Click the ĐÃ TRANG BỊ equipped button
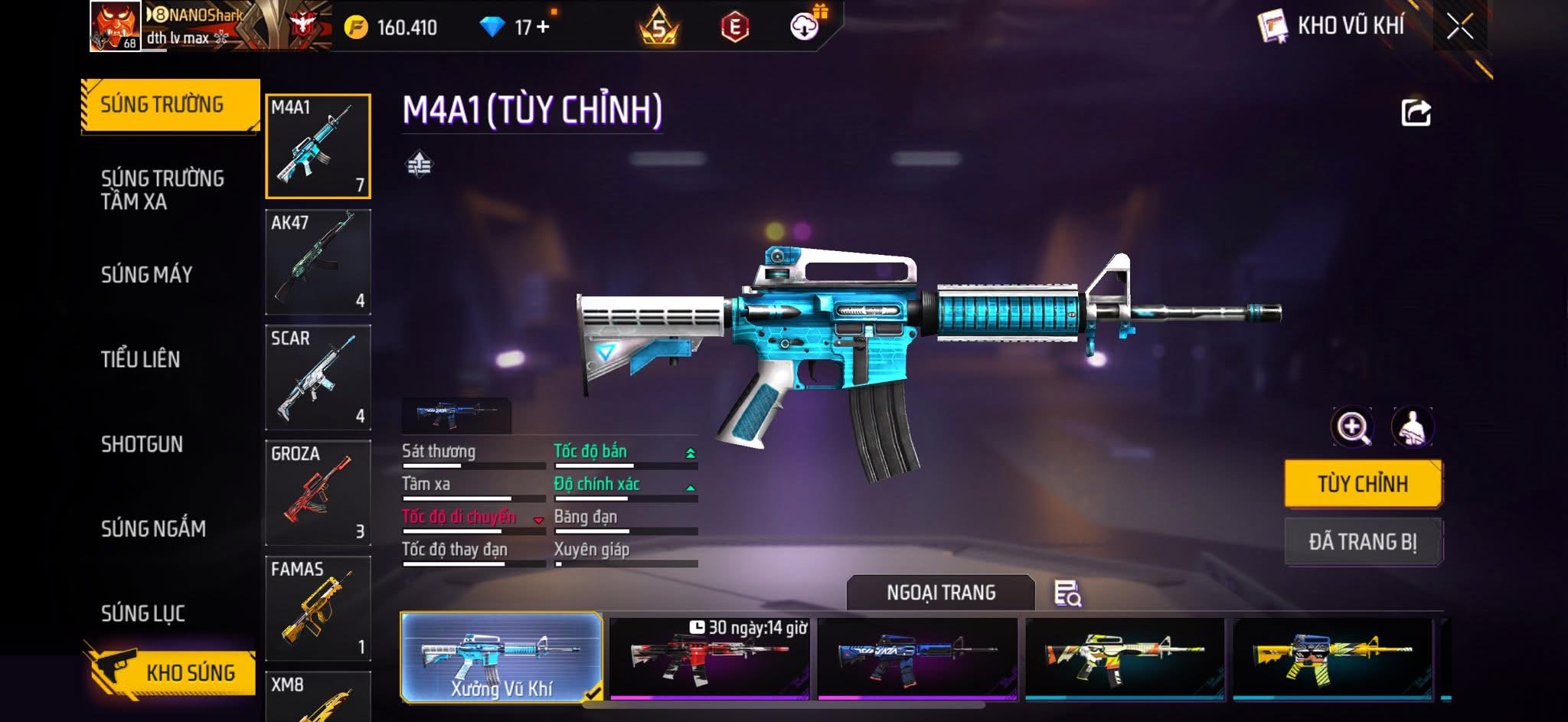Viewport: 1568px width, 722px height. click(x=1363, y=542)
